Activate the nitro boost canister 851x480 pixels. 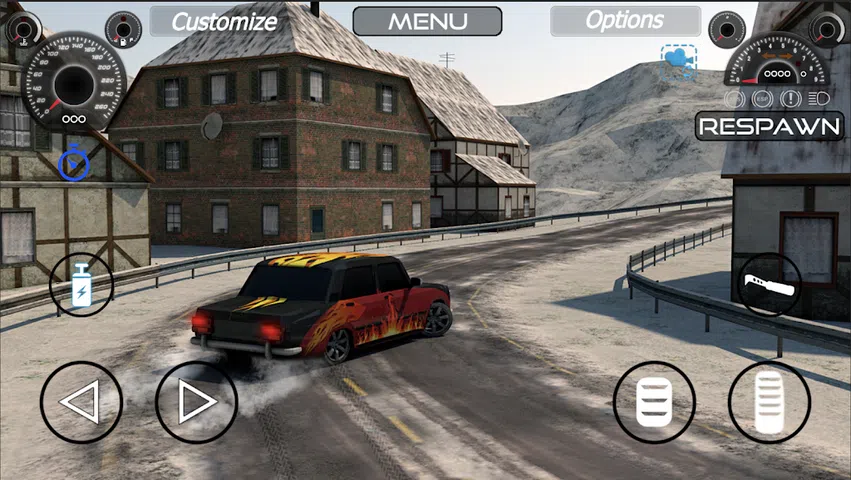(81, 284)
